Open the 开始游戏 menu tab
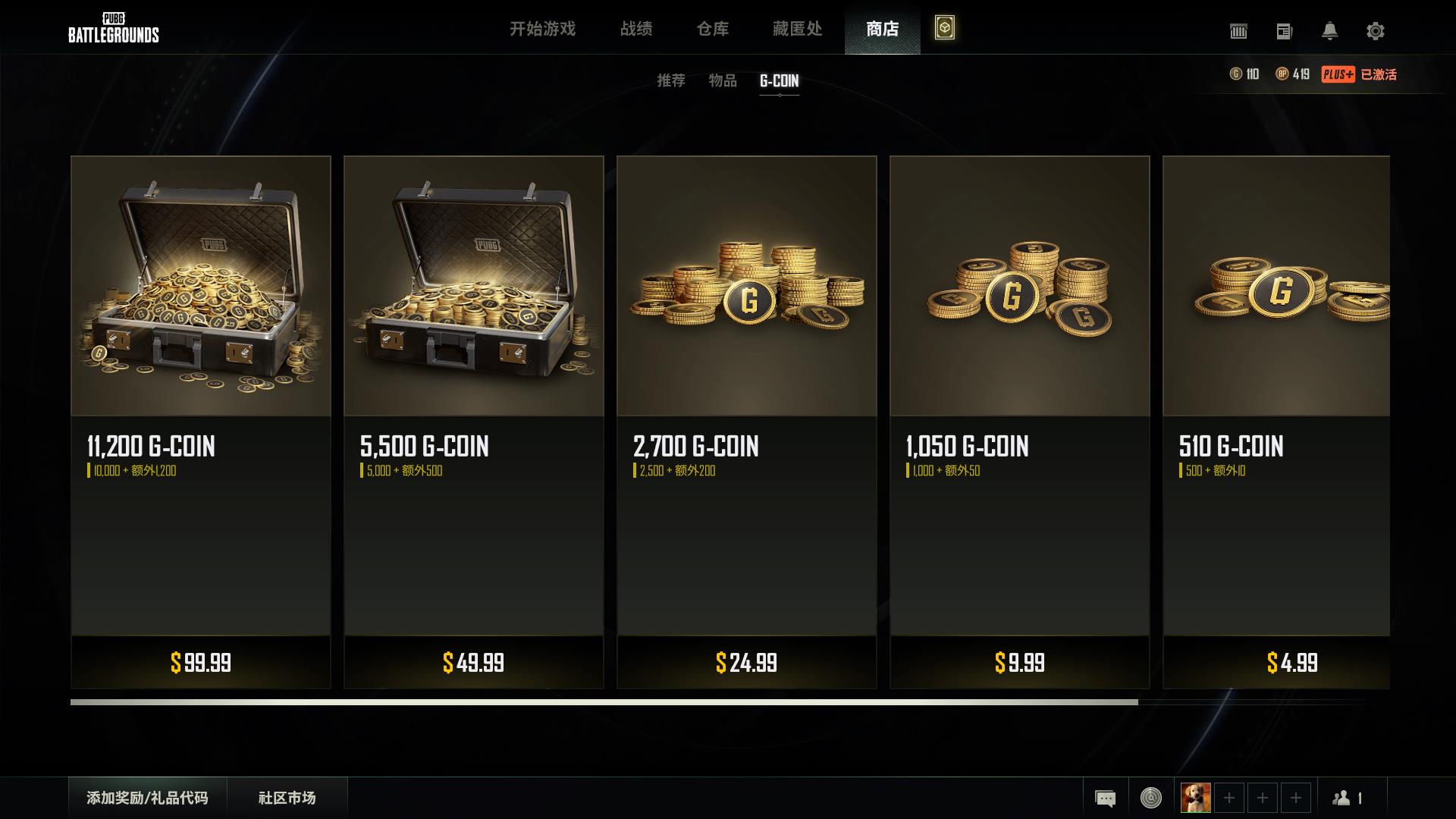Screen dimensions: 1456x819 (x=542, y=29)
